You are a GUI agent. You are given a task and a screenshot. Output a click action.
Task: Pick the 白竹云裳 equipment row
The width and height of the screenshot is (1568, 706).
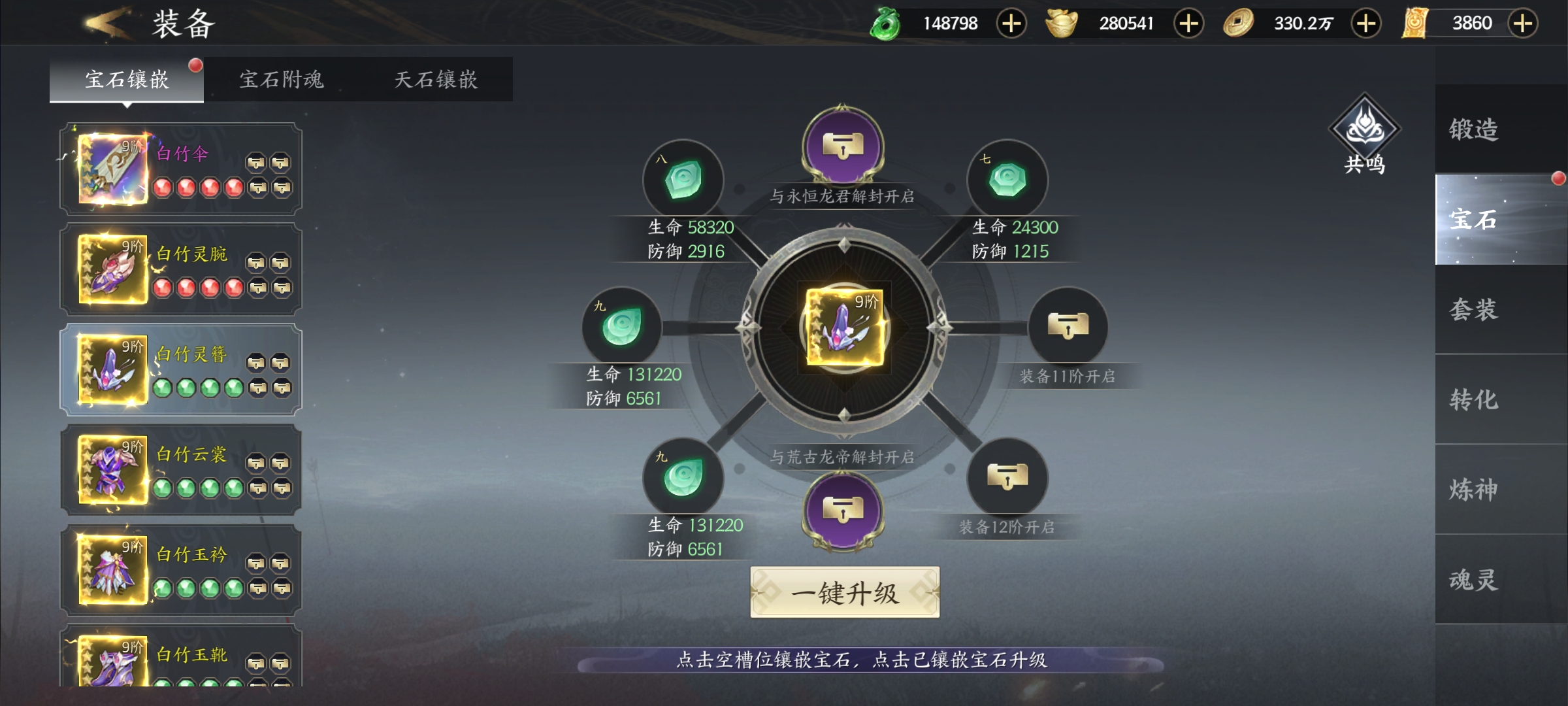pos(181,470)
